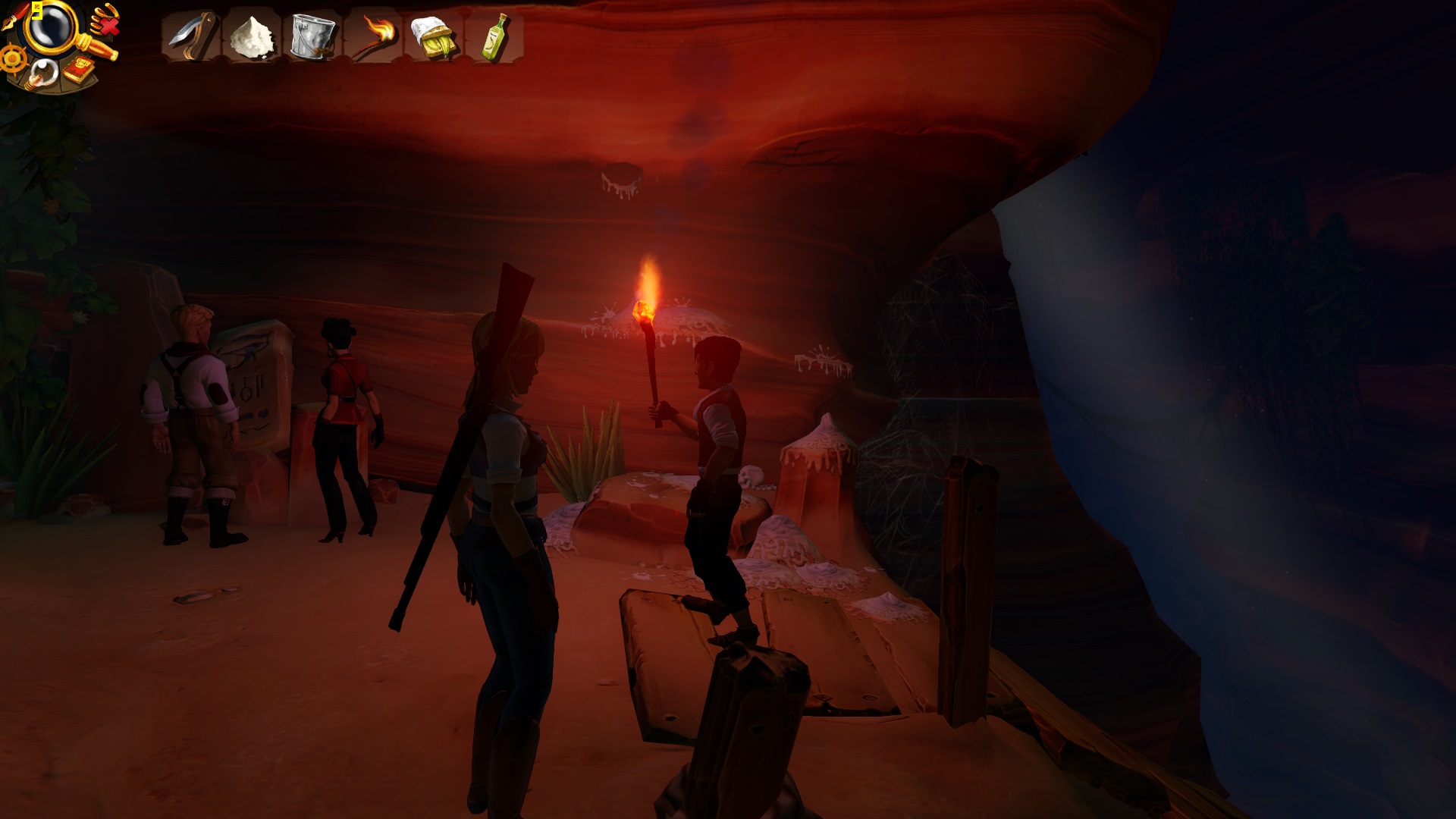Choose the metal bucket inventory slot

coord(312,36)
